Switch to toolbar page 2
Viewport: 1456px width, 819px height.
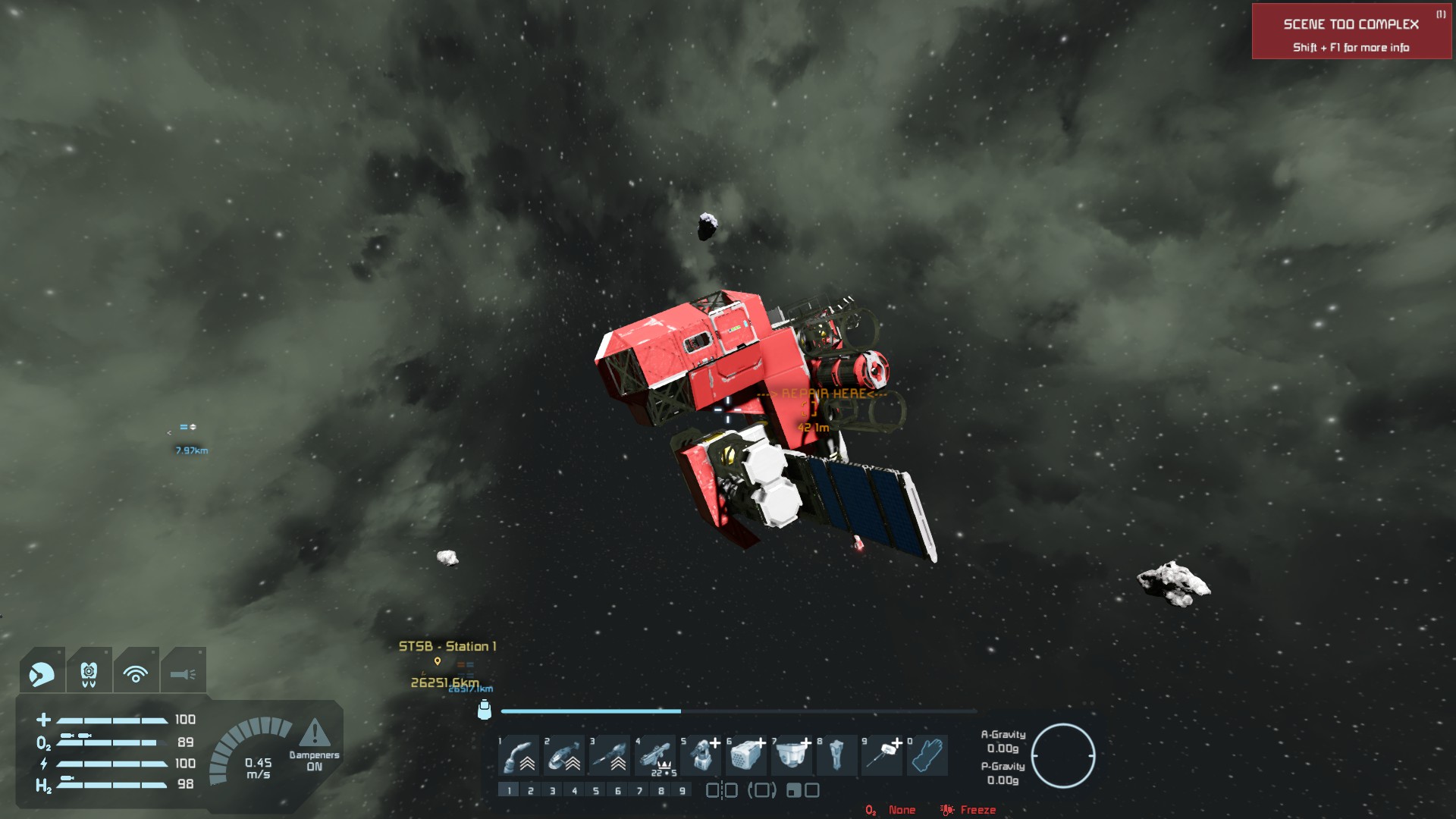pyautogui.click(x=531, y=791)
